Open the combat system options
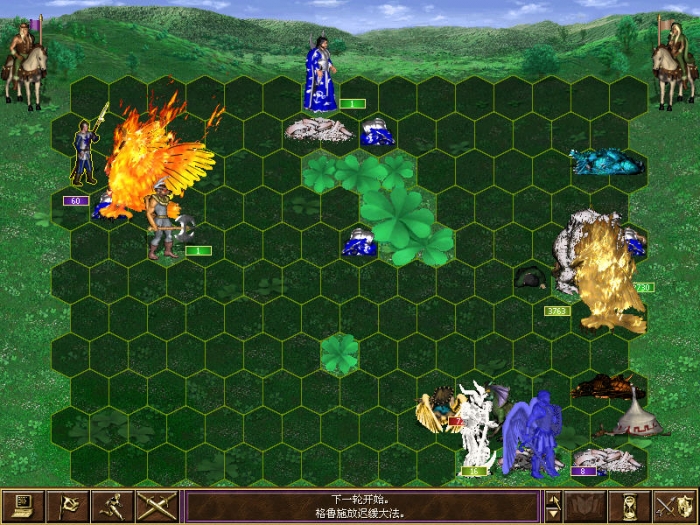This screenshot has height=525, width=700. 22,506
